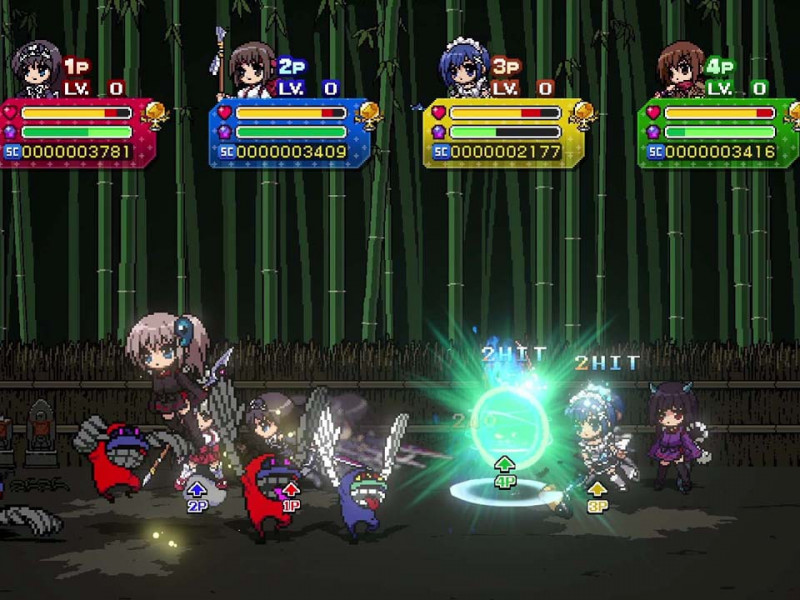
Task: Click the gold trophy on 1P's panel
Action: click(156, 114)
